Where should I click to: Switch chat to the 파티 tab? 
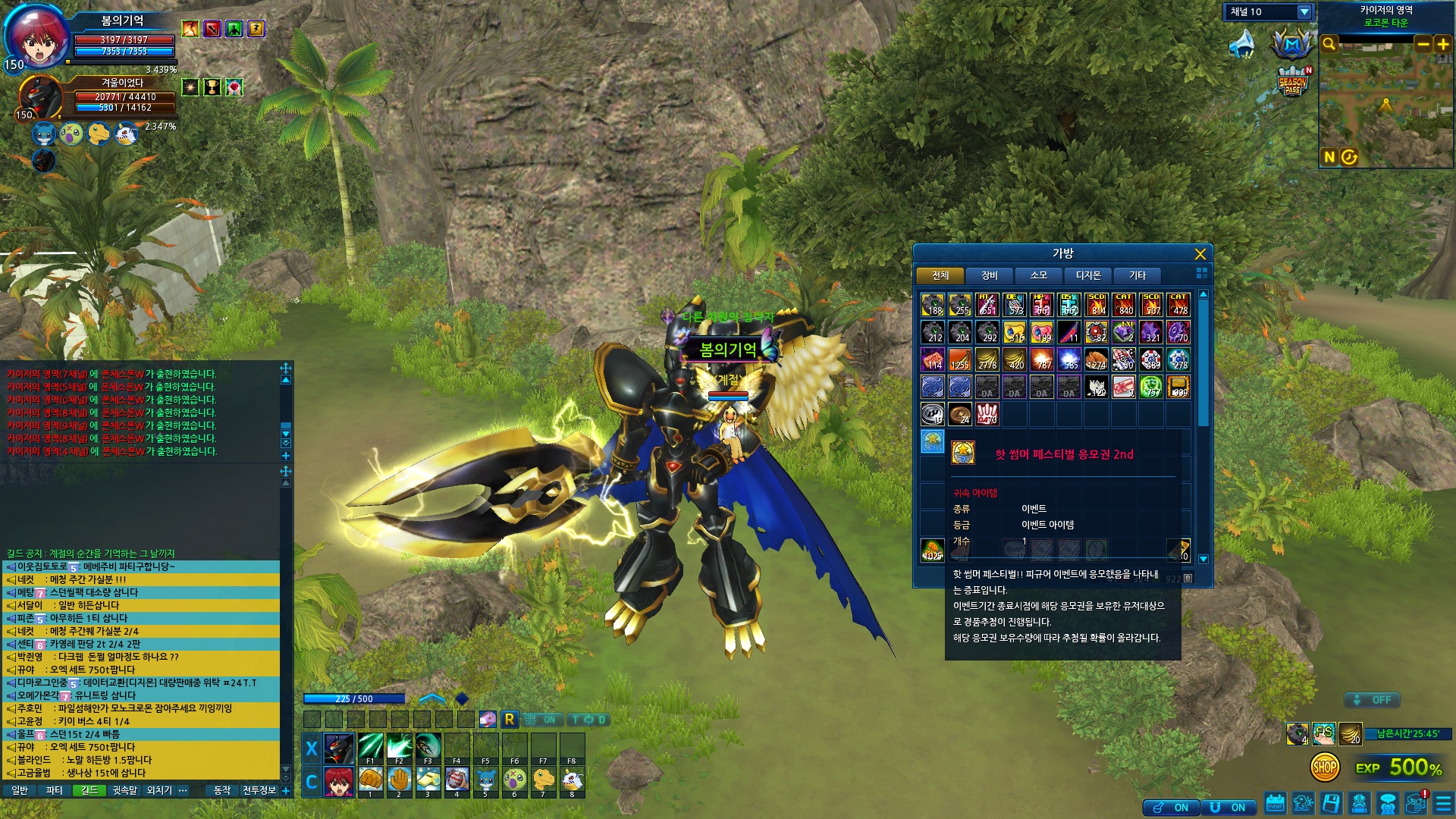[x=54, y=790]
